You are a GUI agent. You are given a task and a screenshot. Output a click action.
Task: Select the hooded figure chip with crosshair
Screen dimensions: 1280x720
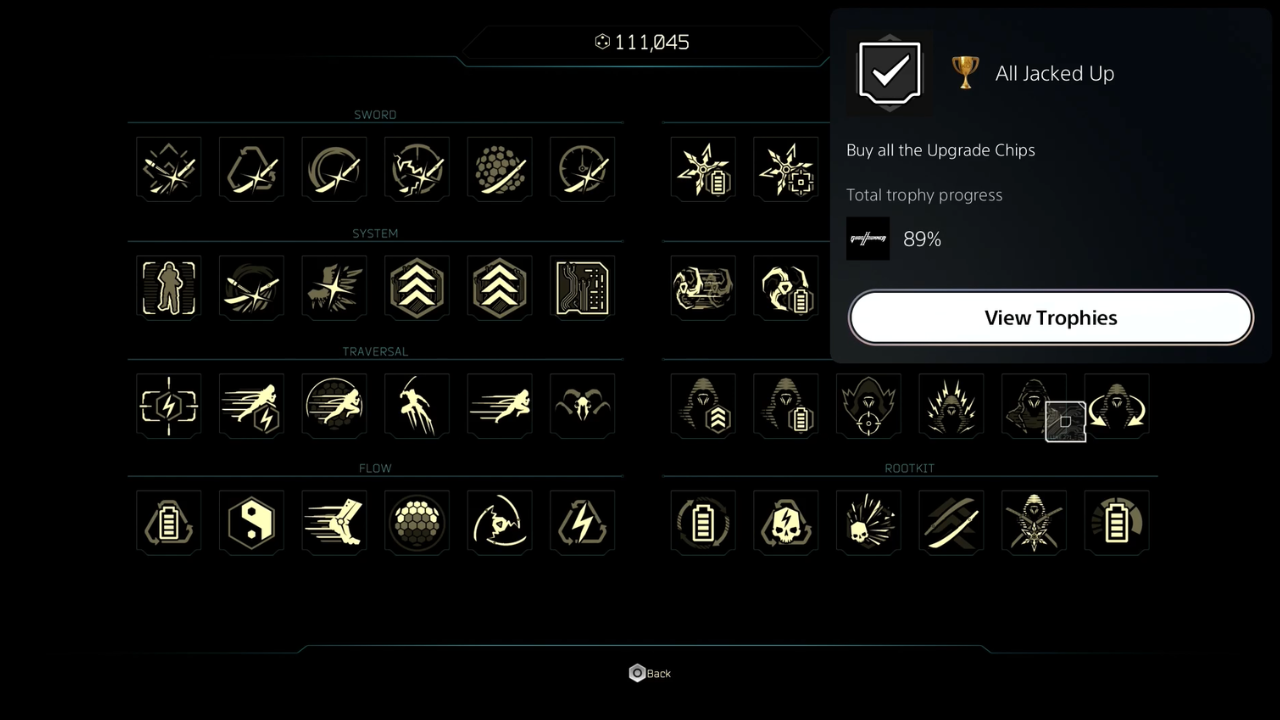[868, 405]
